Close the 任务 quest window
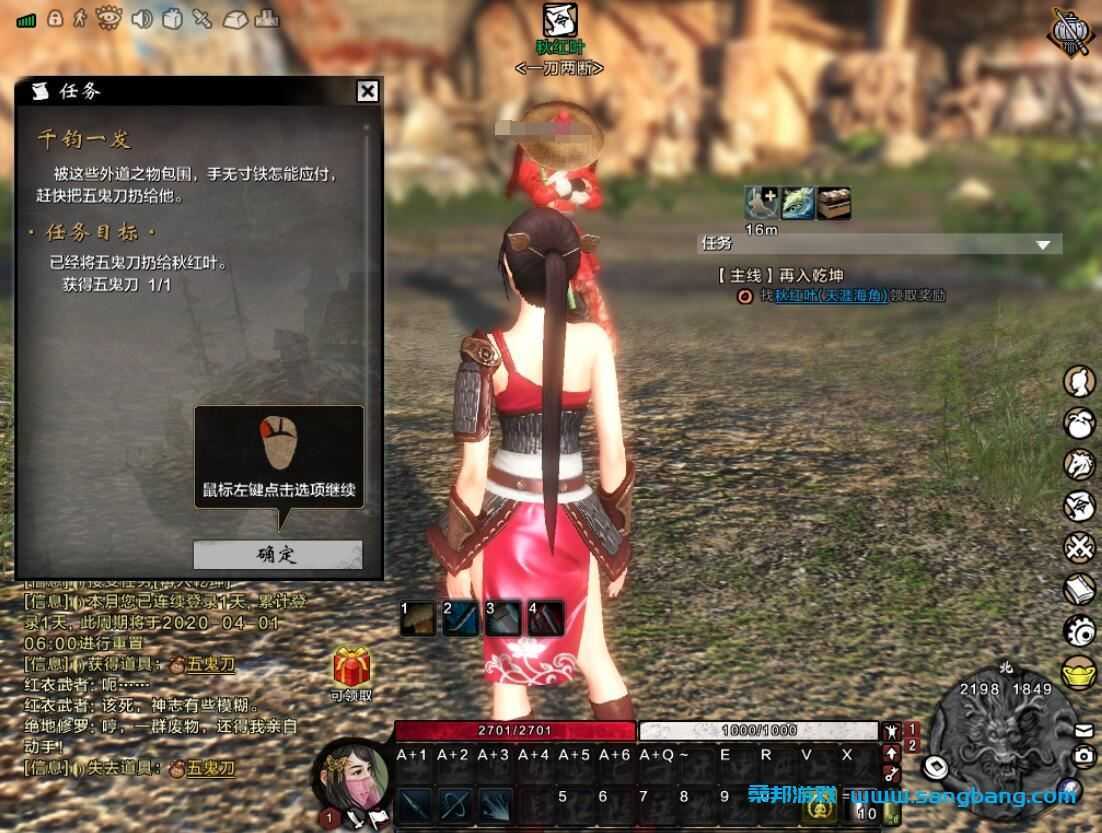The width and height of the screenshot is (1102, 833). (368, 92)
